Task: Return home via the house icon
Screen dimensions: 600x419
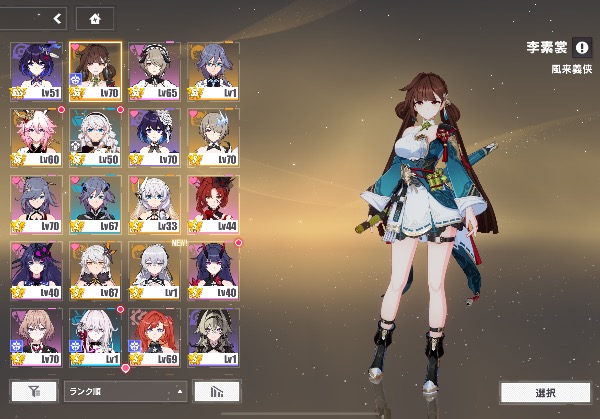Action: click(94, 18)
